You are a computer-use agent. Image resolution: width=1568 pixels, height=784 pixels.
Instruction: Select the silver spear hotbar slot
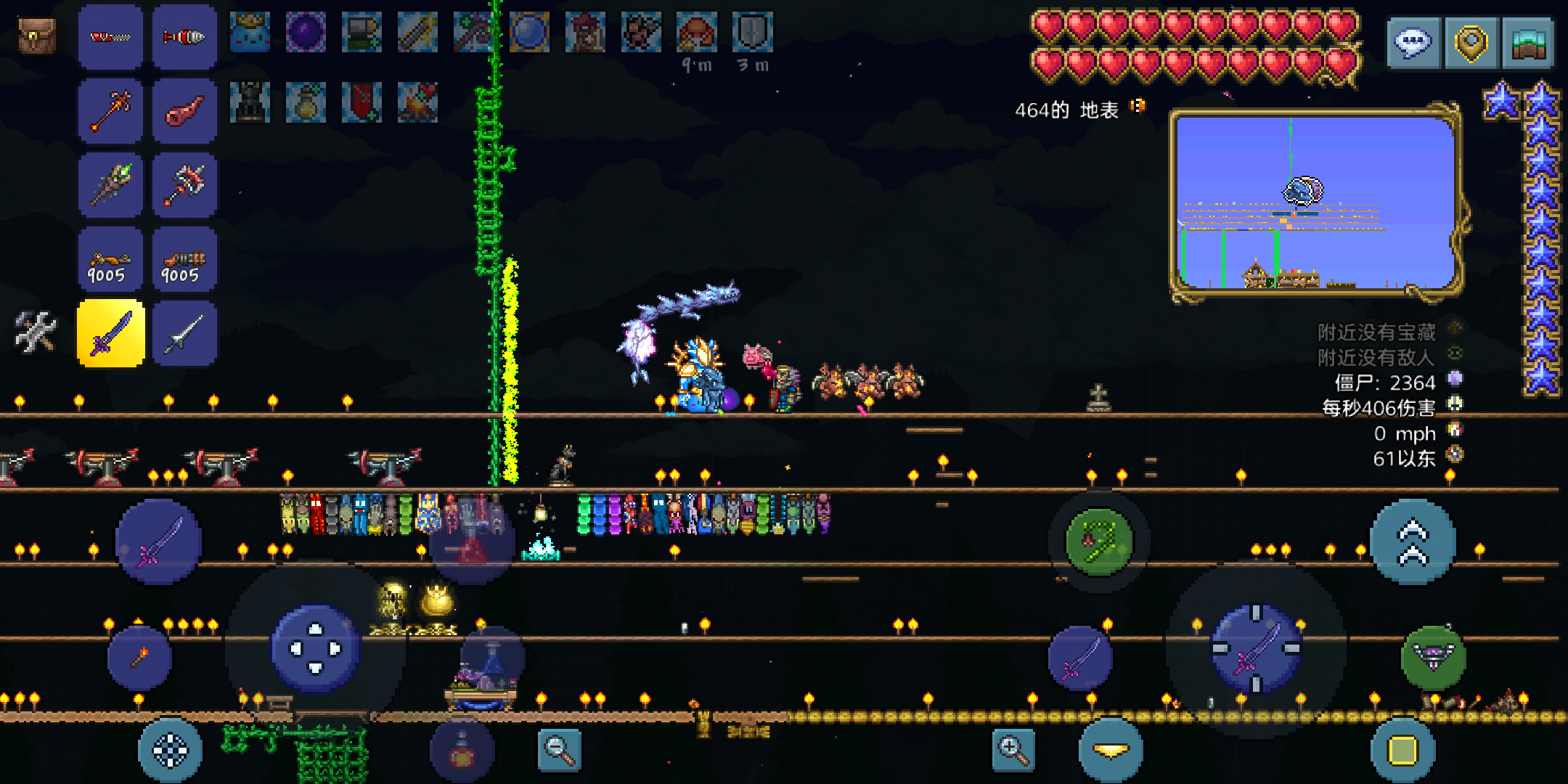point(184,333)
